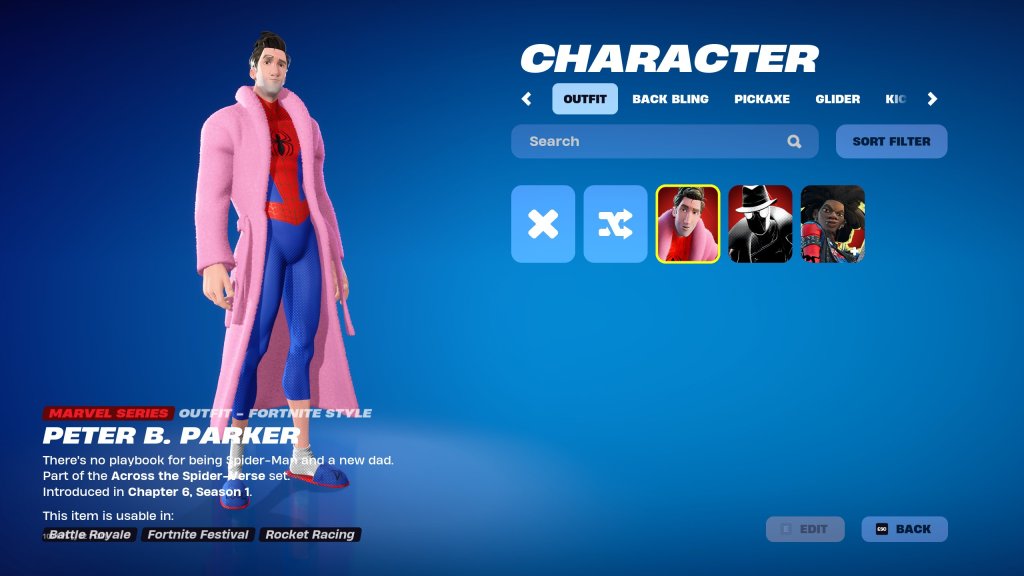Viewport: 1024px width, 576px height.
Task: Click the Edit style button
Action: pos(805,529)
